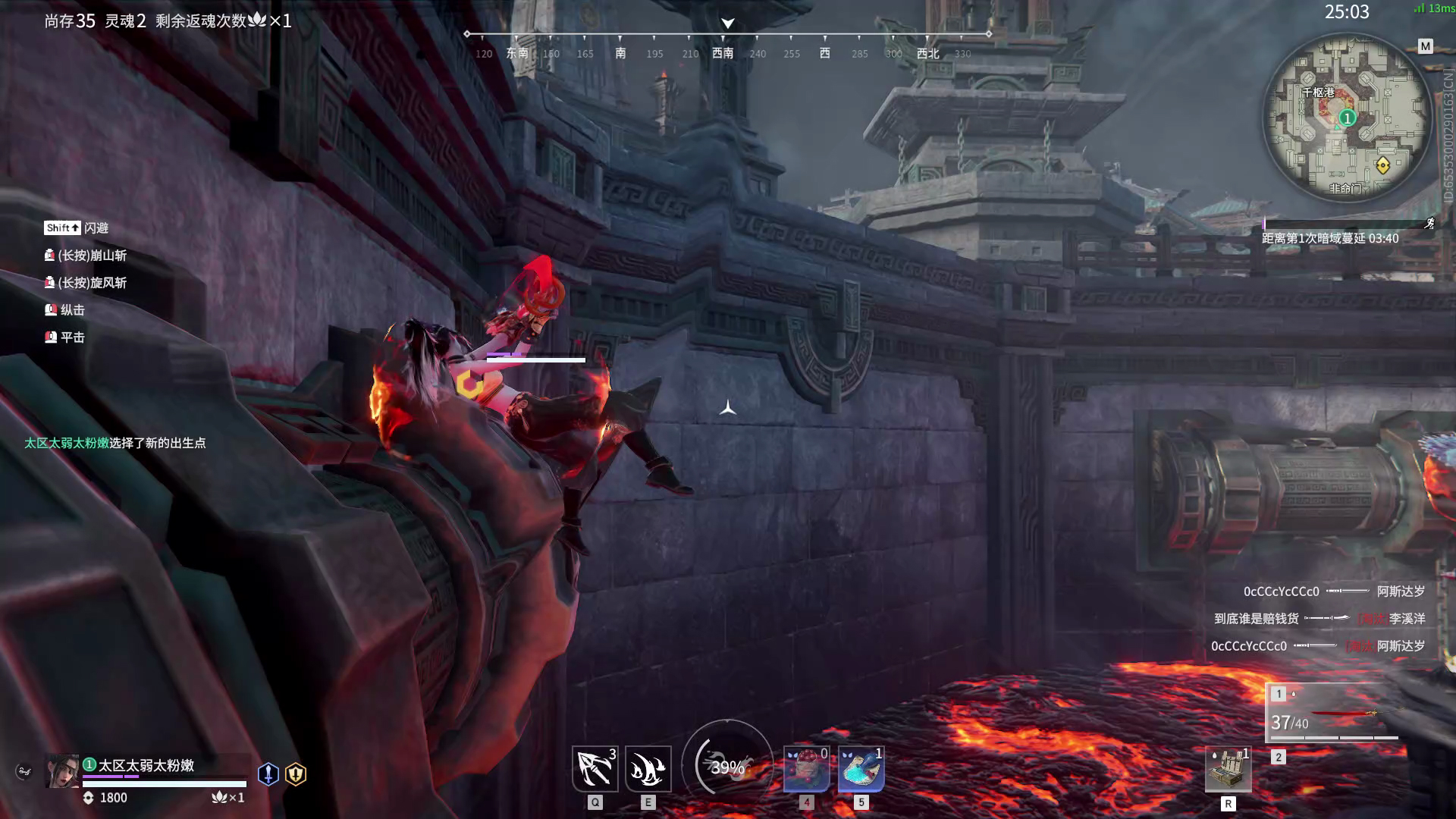Image resolution: width=1456 pixels, height=819 pixels.
Task: Open the circular minimap
Action: coord(1347,118)
